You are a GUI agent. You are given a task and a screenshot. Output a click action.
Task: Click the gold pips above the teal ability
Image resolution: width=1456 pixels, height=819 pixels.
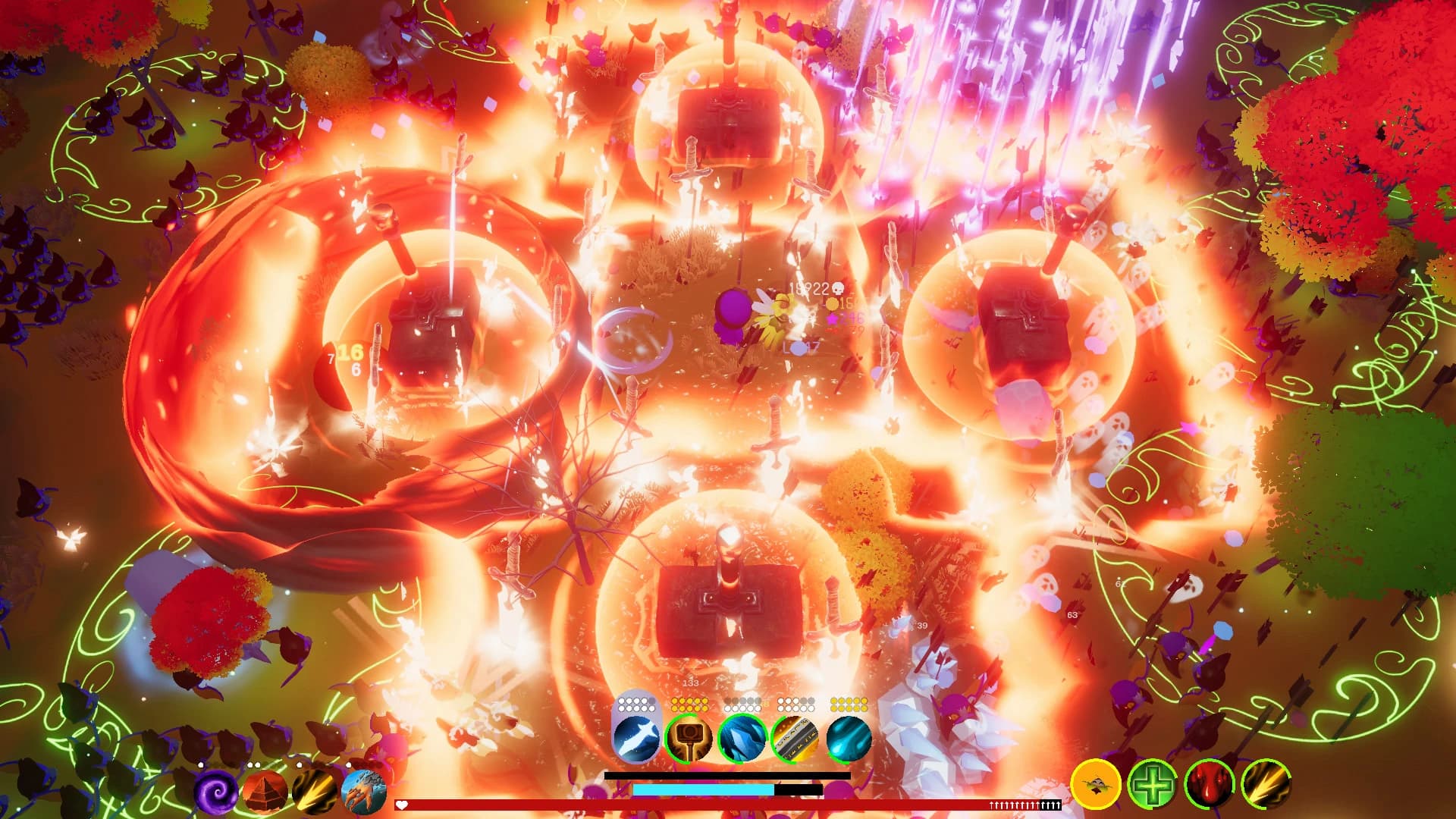coord(847,704)
